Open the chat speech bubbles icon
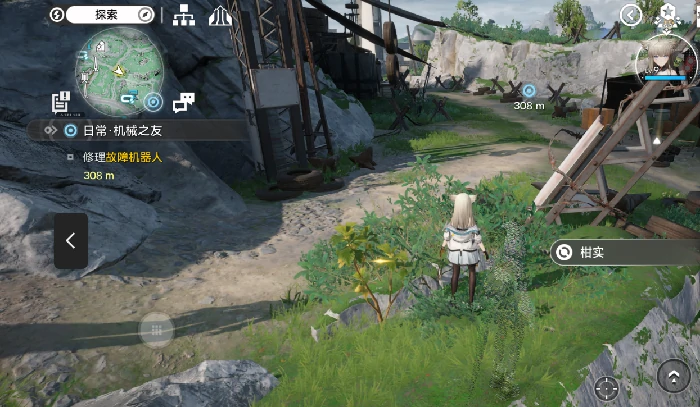Viewport: 700px width, 407px height. (184, 101)
